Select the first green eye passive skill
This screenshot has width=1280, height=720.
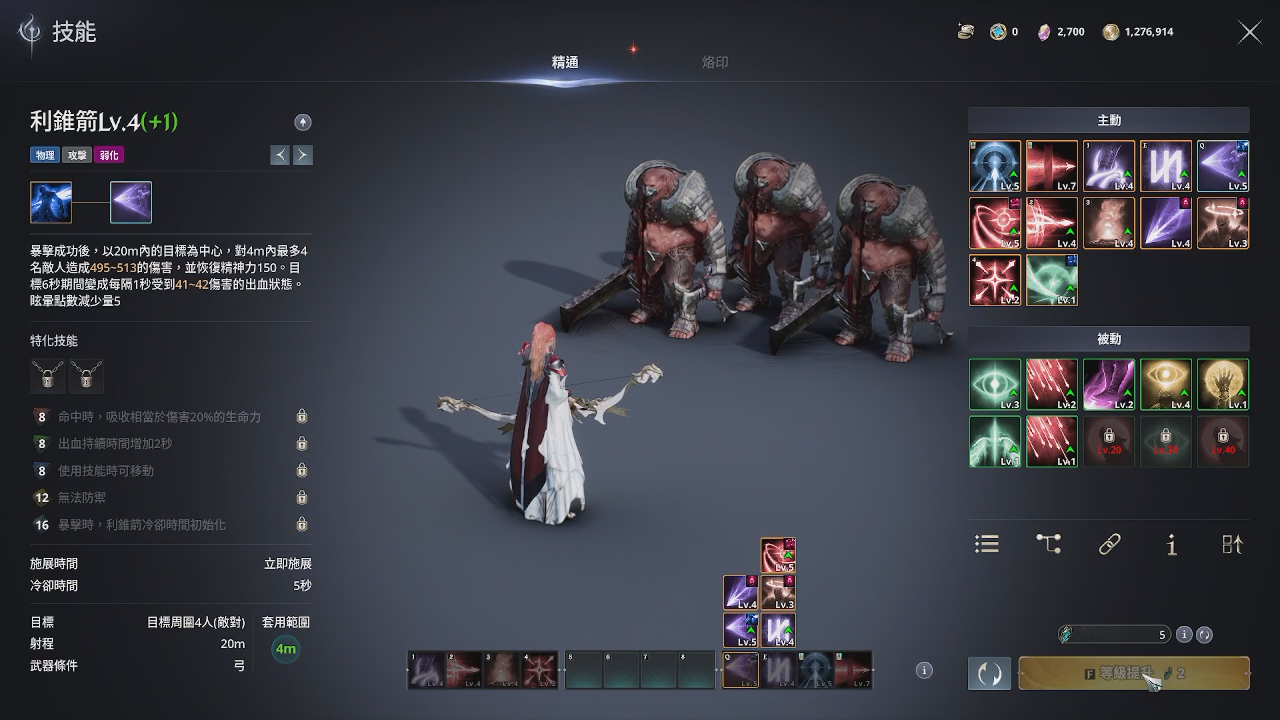click(x=995, y=385)
